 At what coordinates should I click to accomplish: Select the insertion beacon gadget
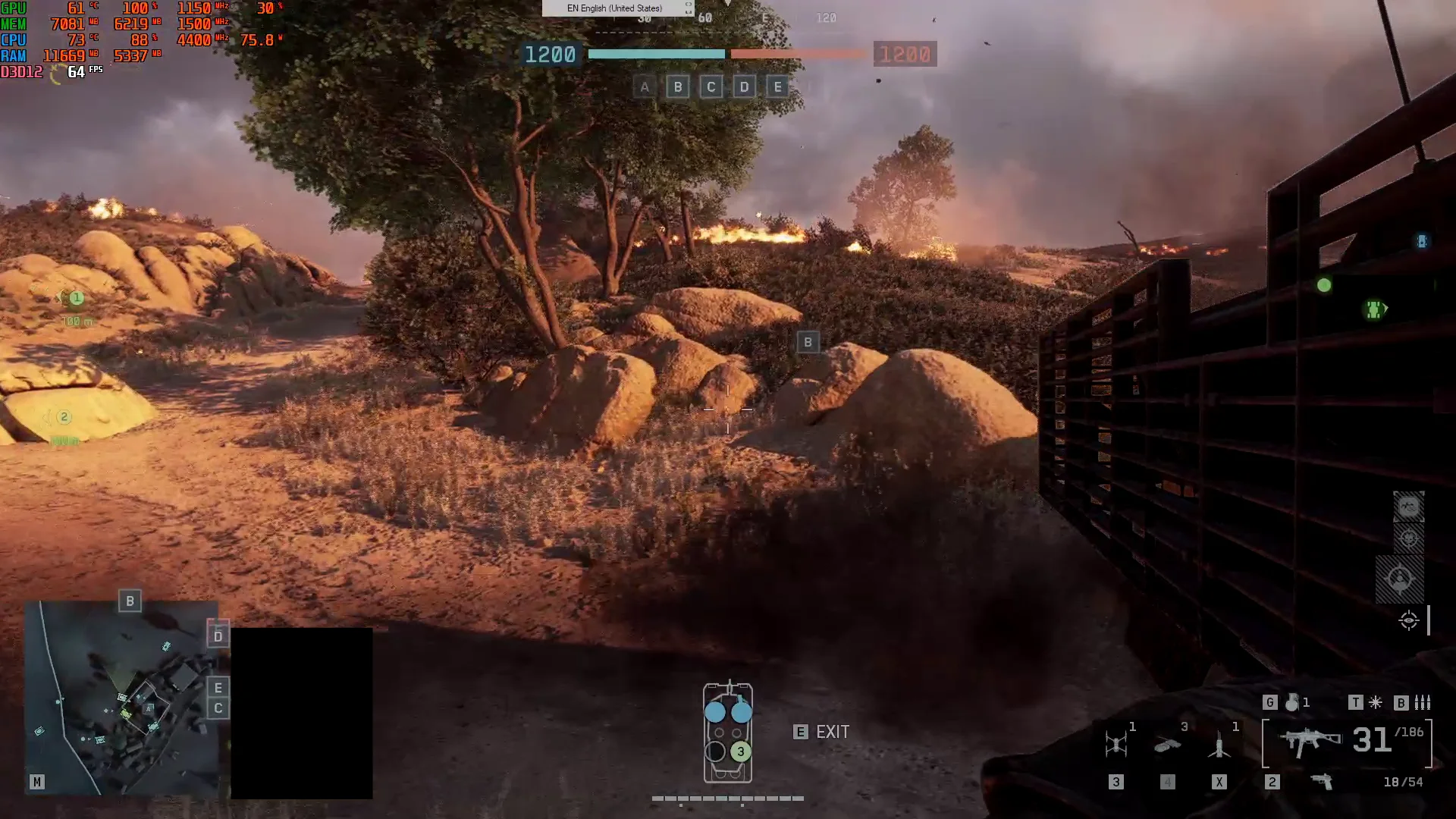[1219, 743]
